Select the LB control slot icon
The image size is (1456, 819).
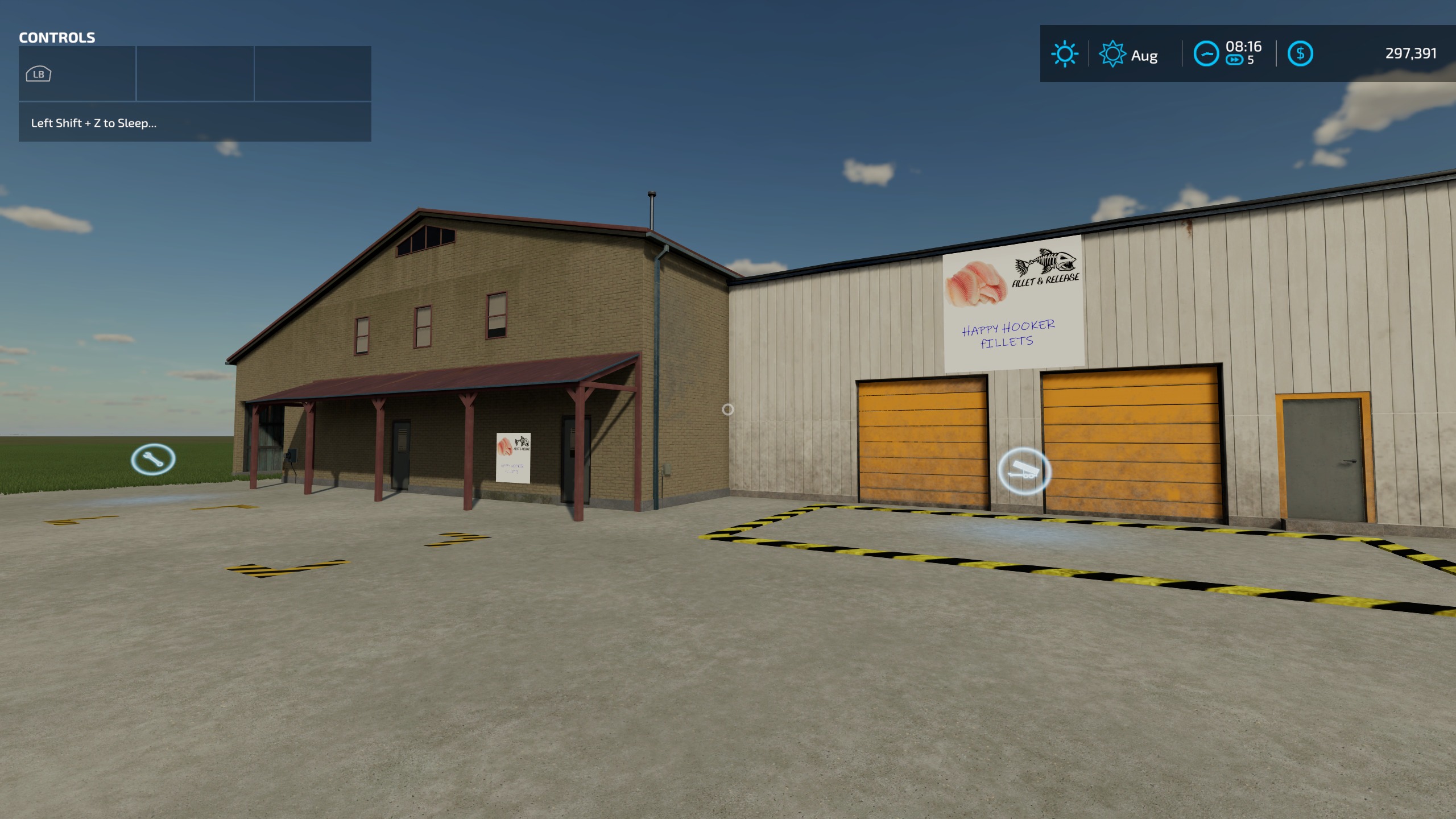click(x=39, y=73)
